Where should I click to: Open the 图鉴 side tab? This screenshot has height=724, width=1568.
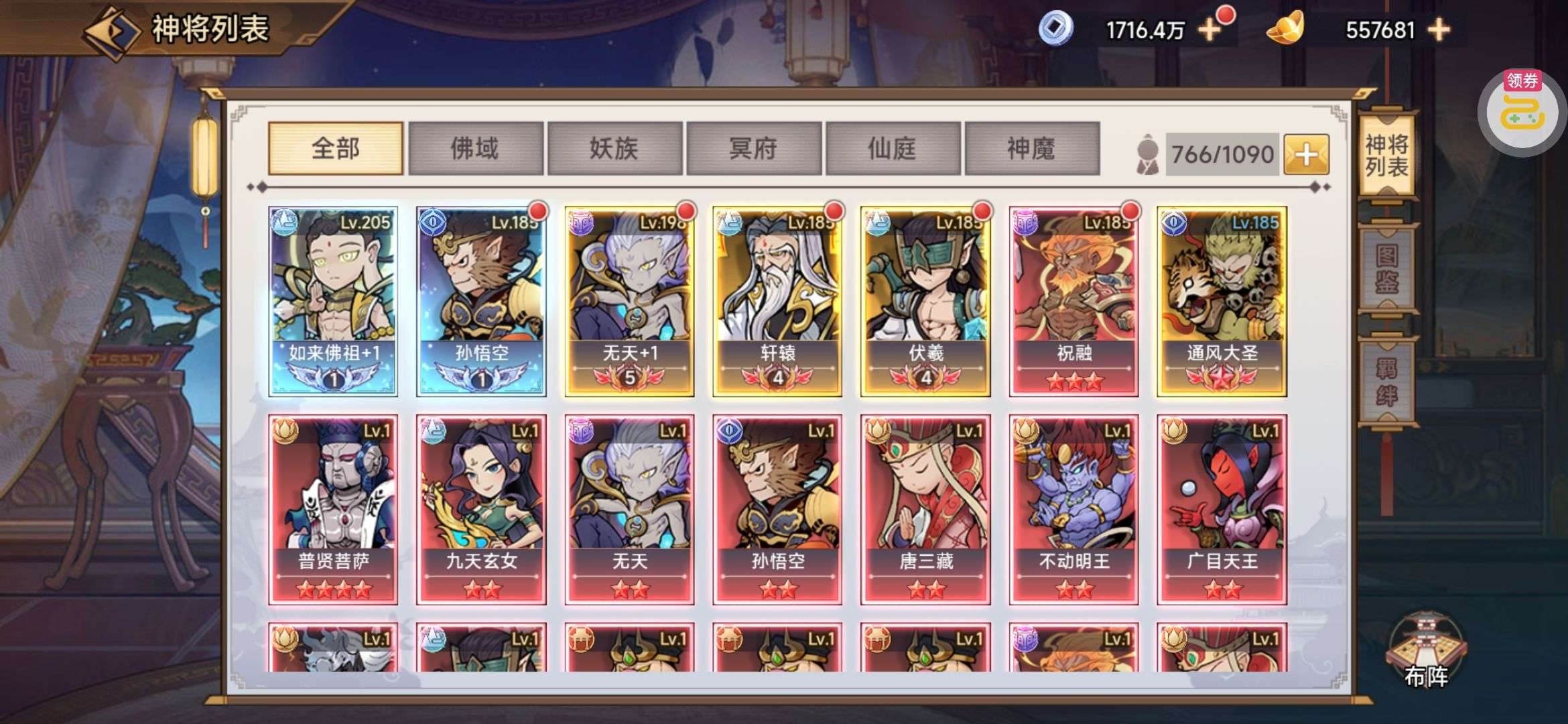pyautogui.click(x=1386, y=269)
